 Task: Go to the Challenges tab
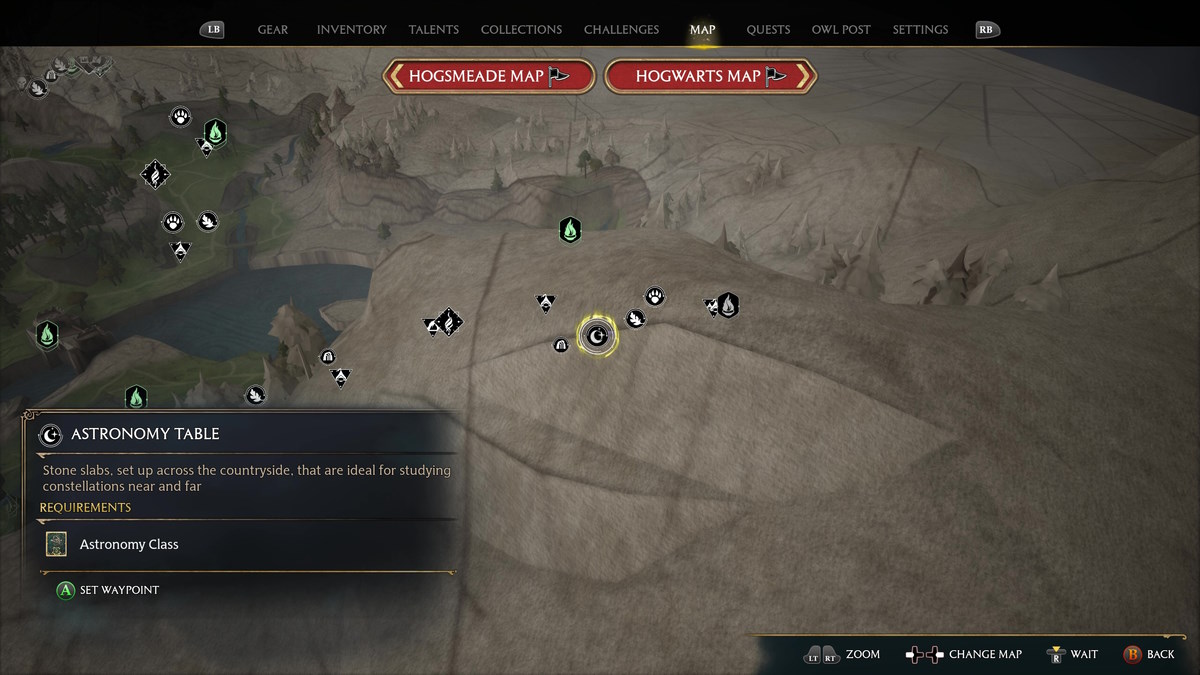click(x=622, y=30)
